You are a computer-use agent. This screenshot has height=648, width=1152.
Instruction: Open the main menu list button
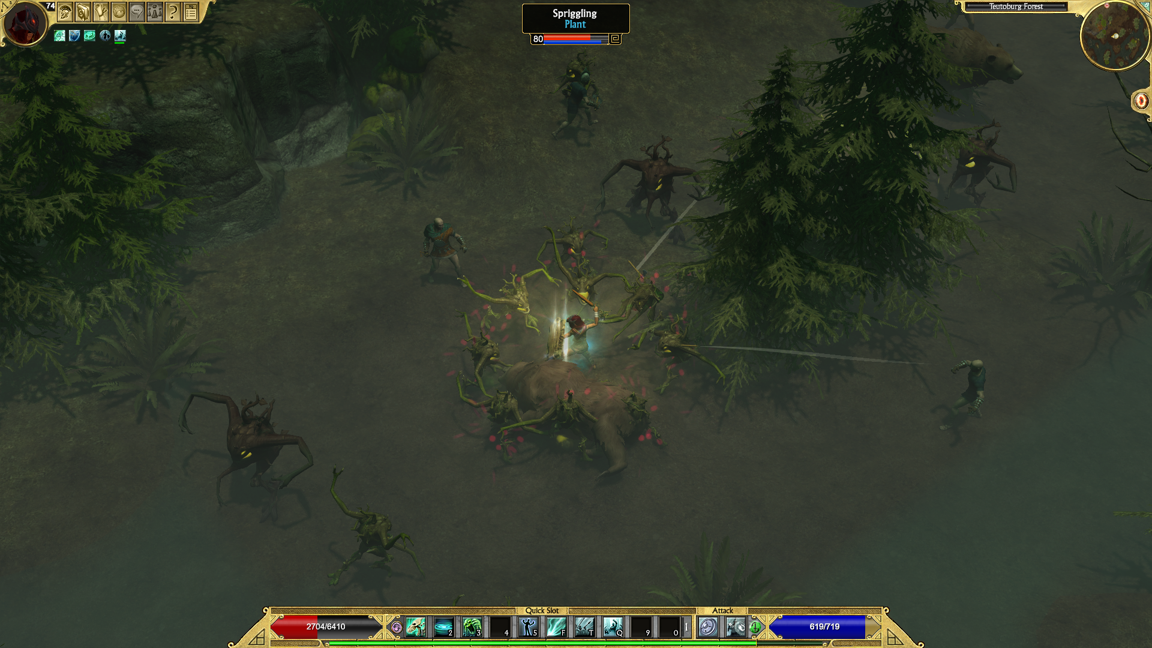[191, 12]
